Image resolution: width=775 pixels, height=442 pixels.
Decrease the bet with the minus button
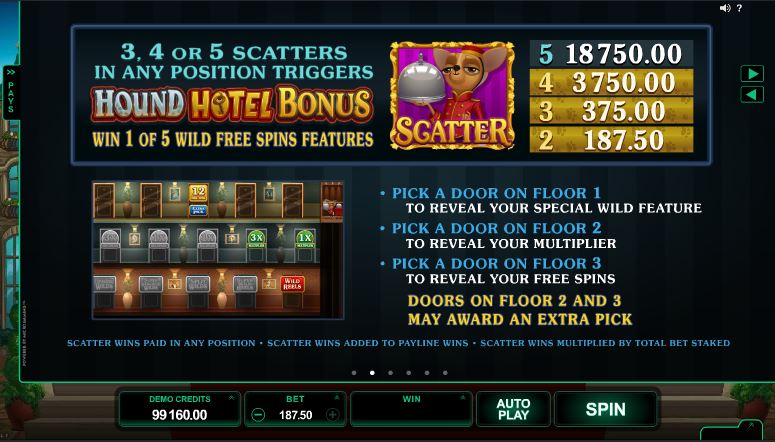tap(258, 415)
